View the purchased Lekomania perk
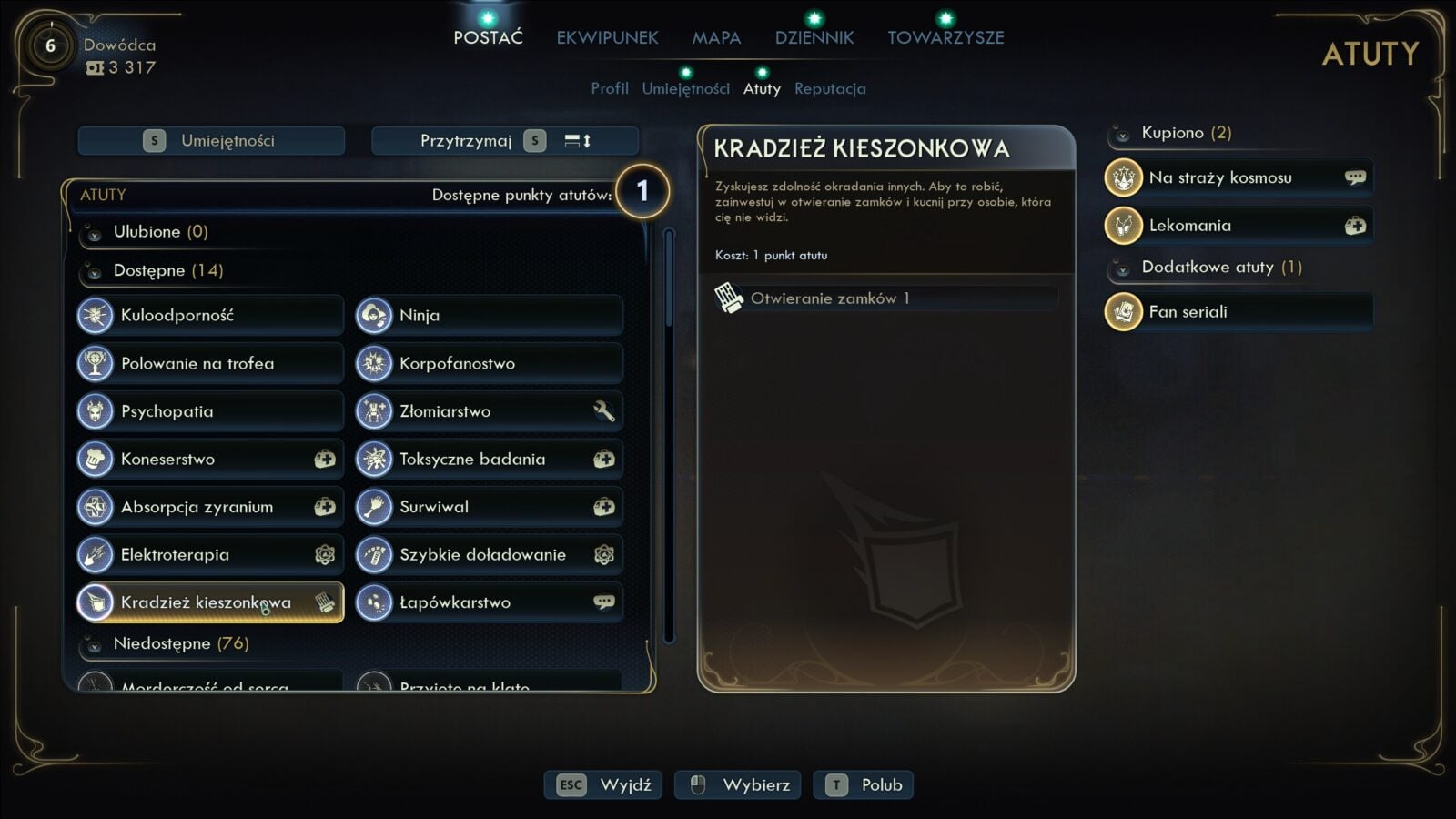Screen dimensions: 1456x819 [x=1238, y=226]
